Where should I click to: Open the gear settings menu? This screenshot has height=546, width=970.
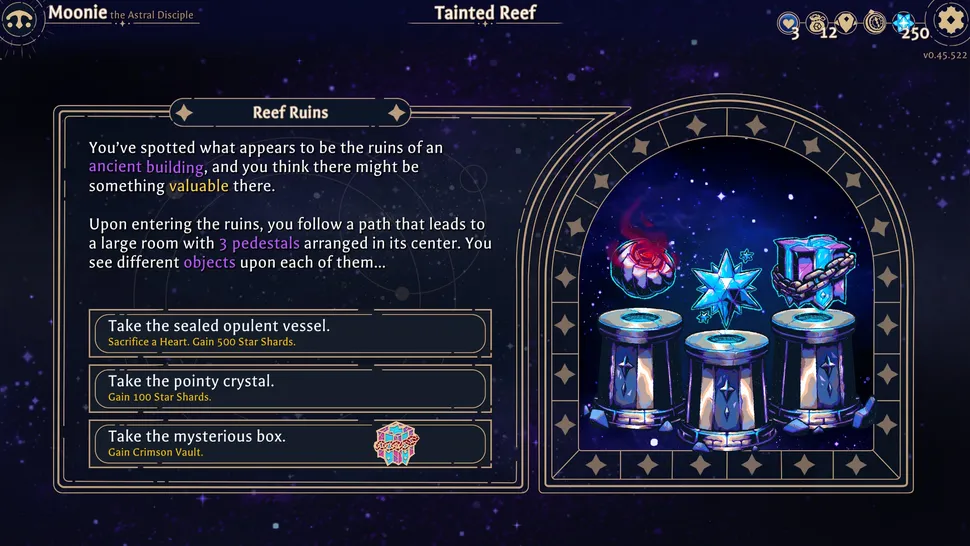pos(949,20)
